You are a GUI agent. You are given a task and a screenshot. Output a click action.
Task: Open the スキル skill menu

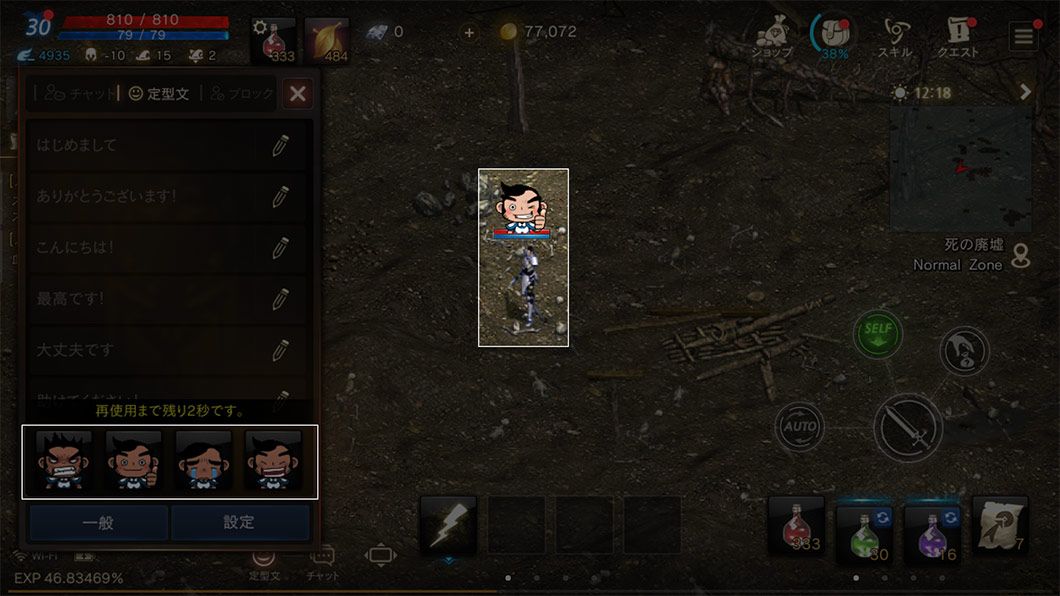(894, 38)
